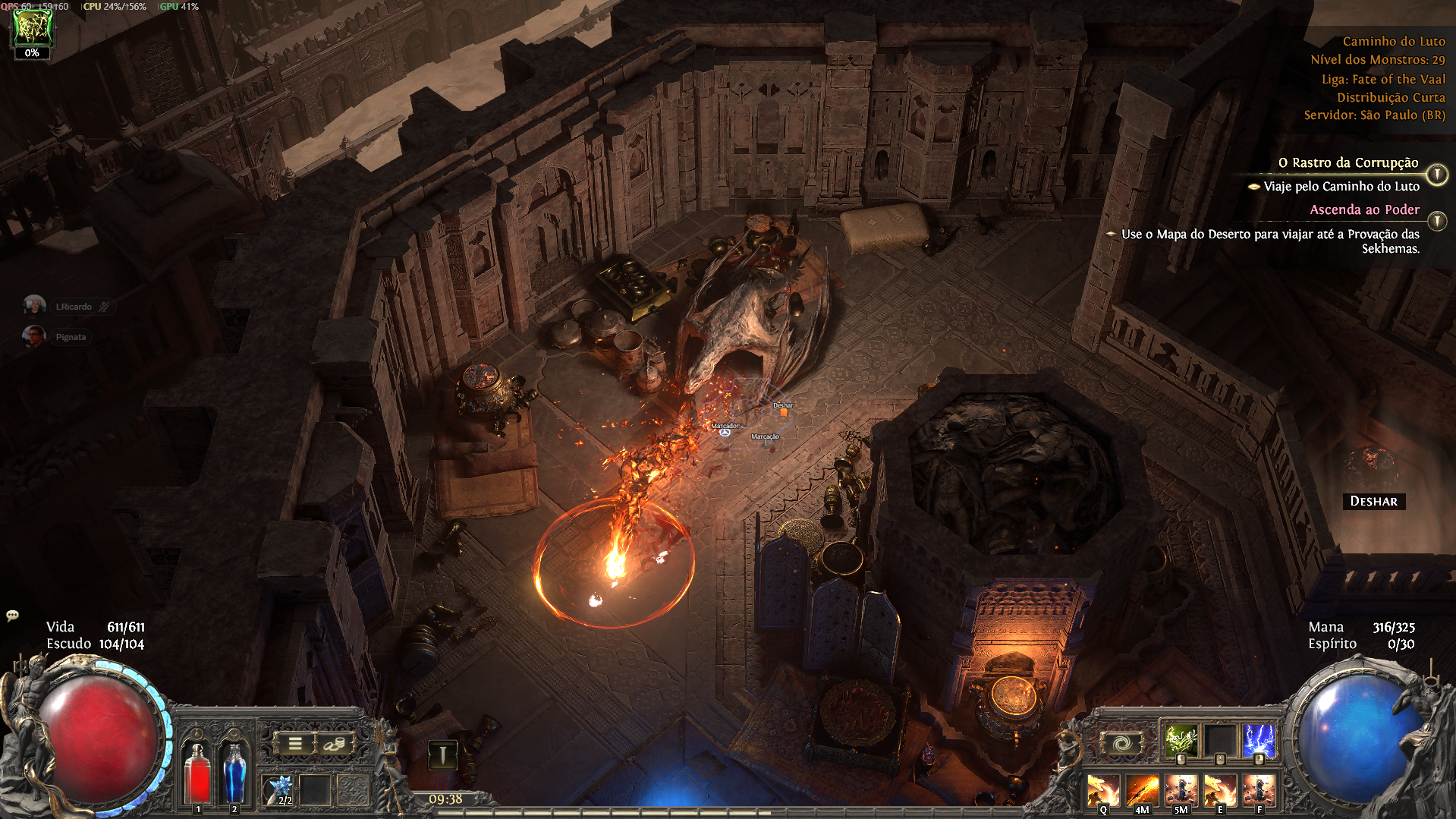
Task: Toggle pin for Ascenda ao Poder quest
Action: click(x=1437, y=221)
